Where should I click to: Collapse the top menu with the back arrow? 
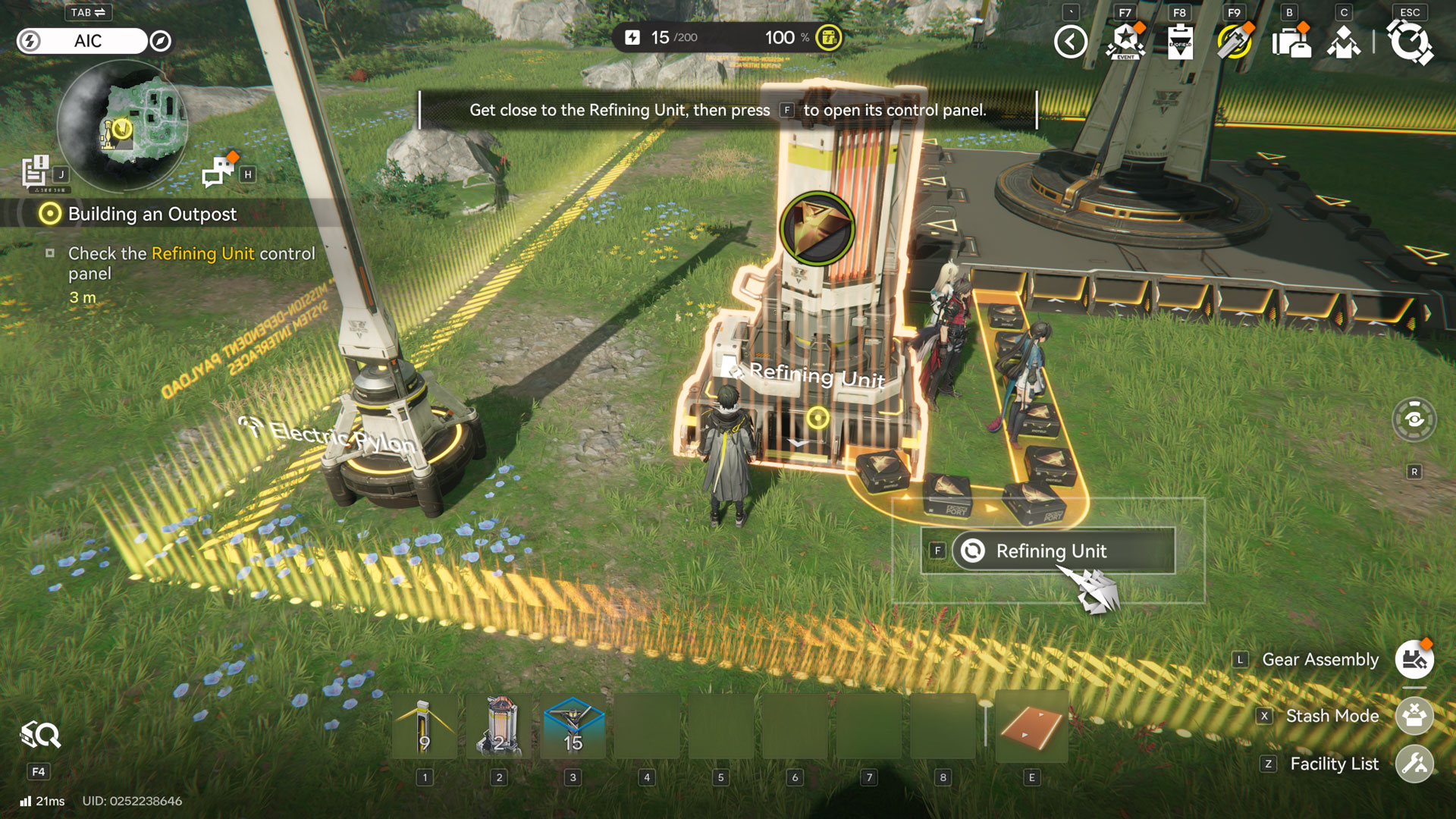[x=1070, y=42]
